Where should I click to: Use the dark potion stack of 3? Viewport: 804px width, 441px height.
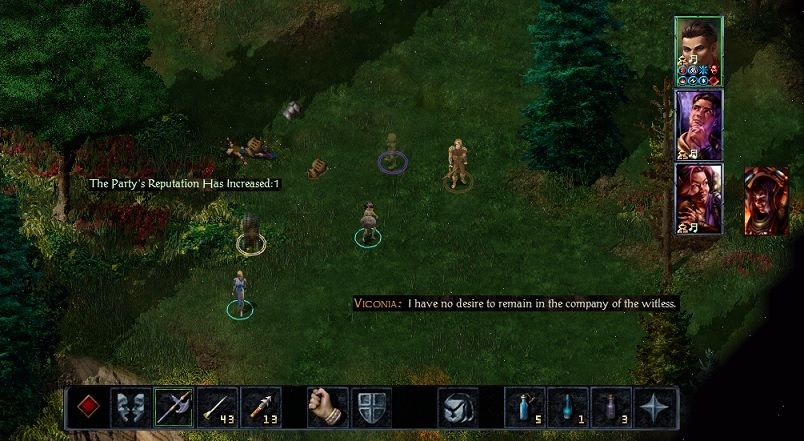[612, 408]
